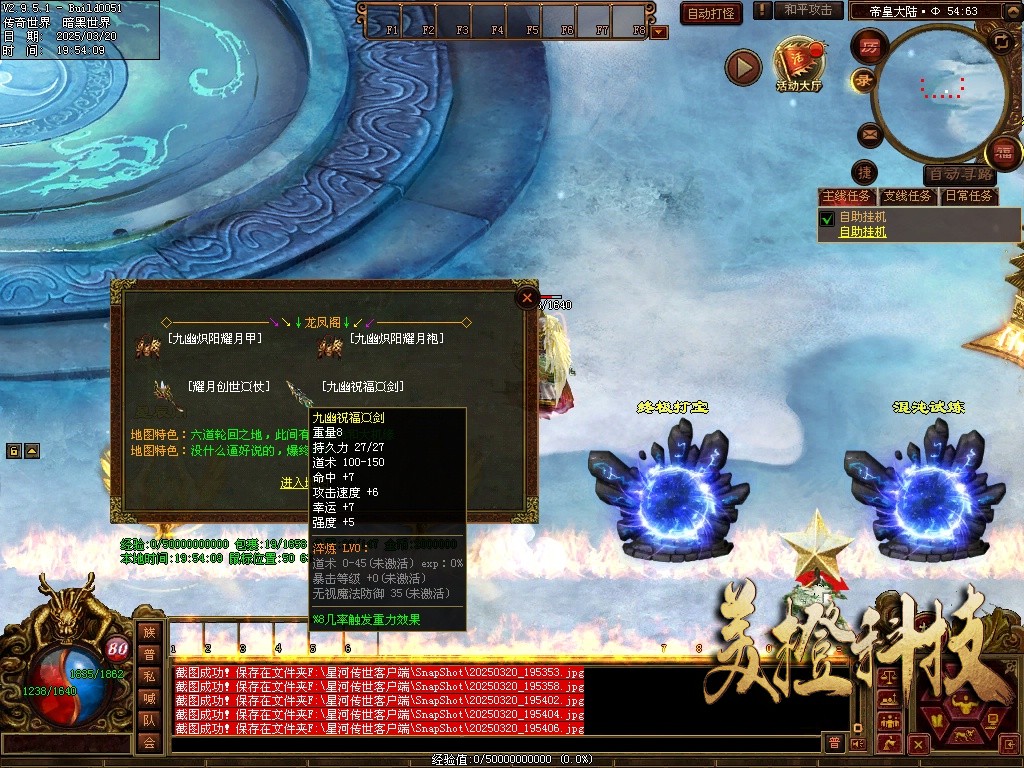Open the 捷 shortcut round button
Screen dimensions: 1024x768
(x=866, y=172)
